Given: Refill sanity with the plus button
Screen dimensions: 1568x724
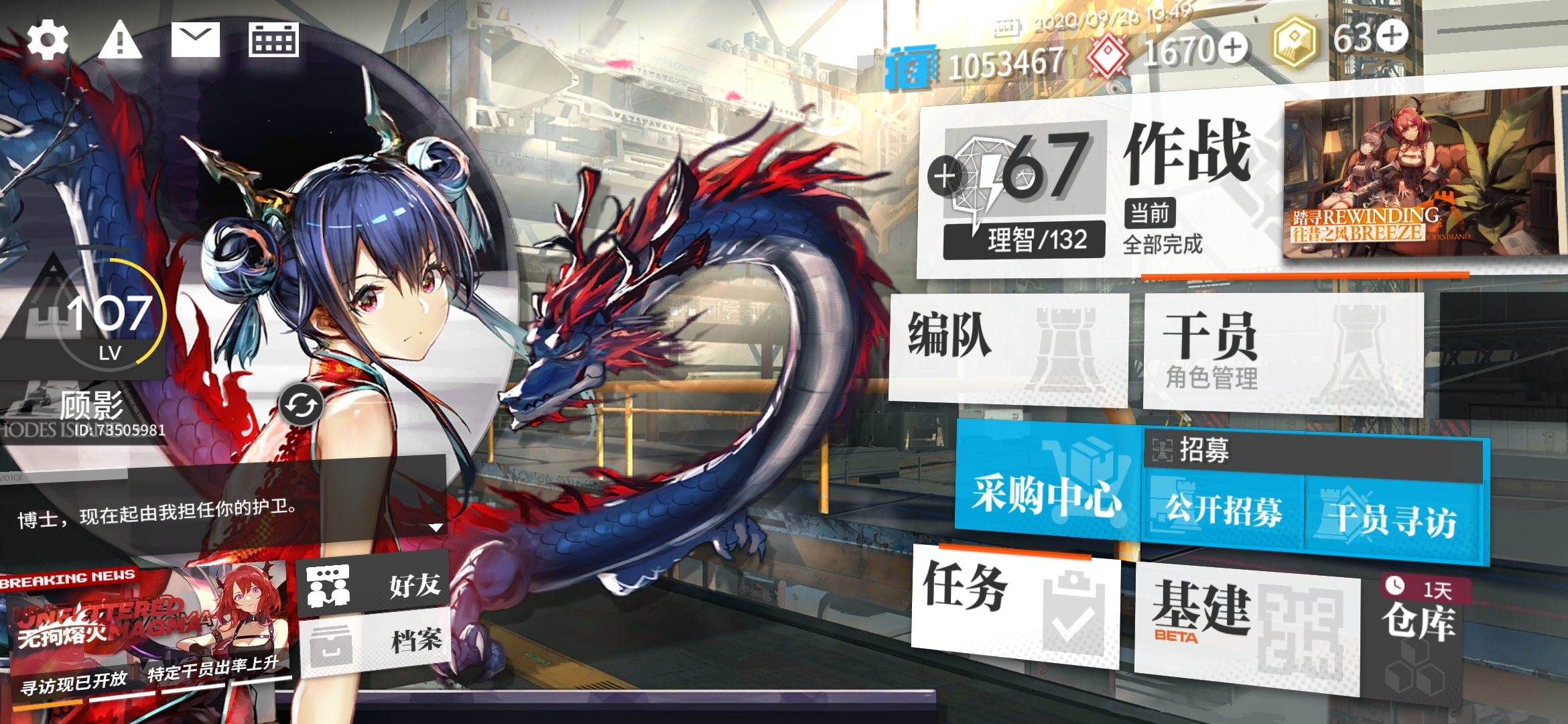Looking at the screenshot, I should coord(944,177).
